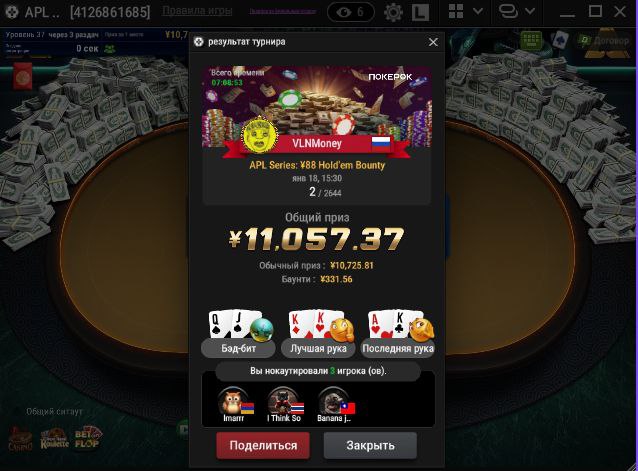Launch the Roulette mini-game icon
Screen dimensions: 638x471
click(53, 438)
